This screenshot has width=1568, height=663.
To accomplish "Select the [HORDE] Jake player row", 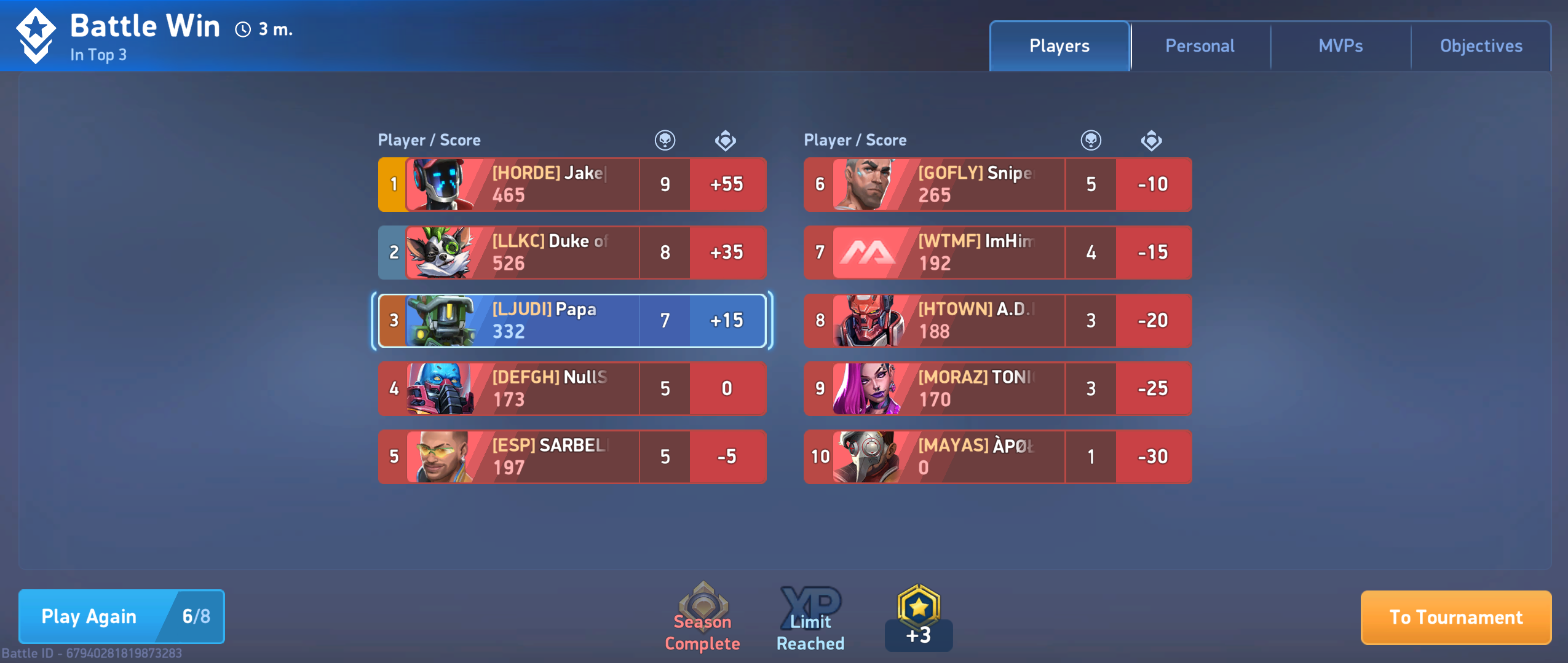I will [x=572, y=184].
